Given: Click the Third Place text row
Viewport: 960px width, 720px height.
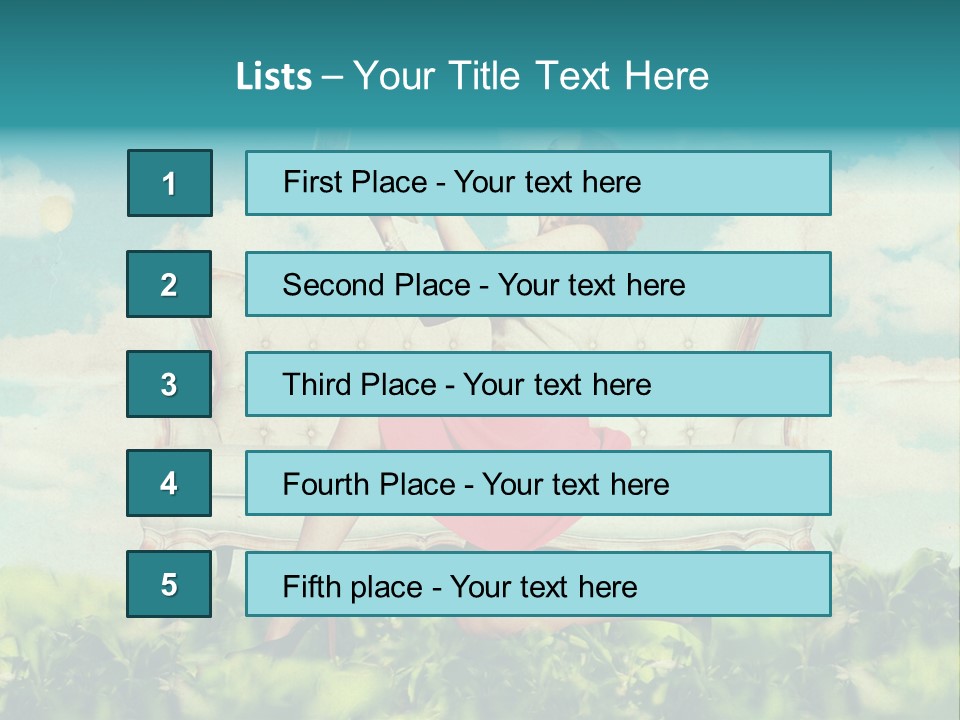Looking at the screenshot, I should click(538, 384).
